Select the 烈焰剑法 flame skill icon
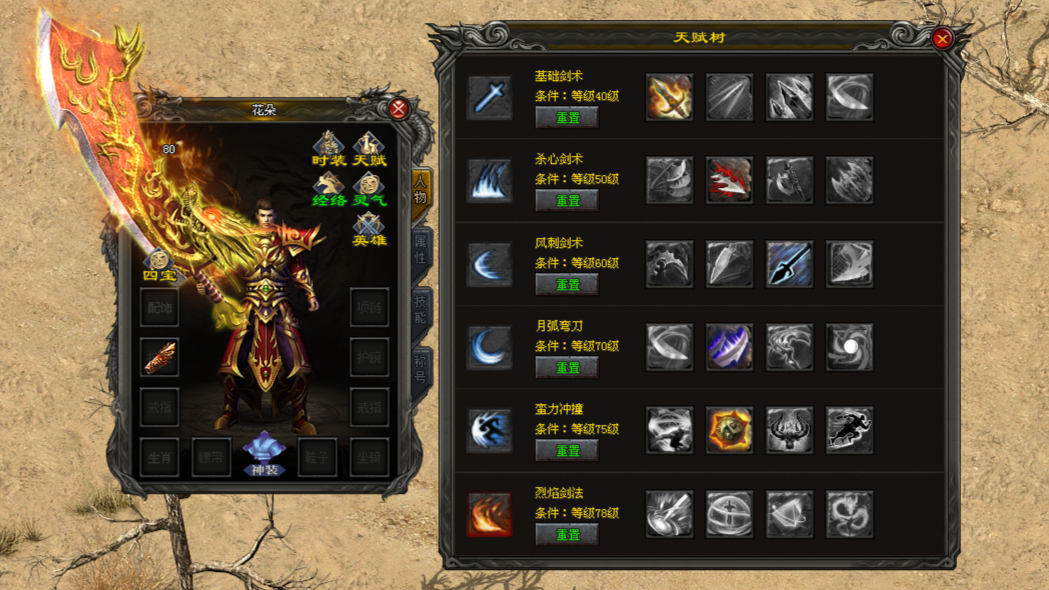The height and width of the screenshot is (590, 1049). (x=490, y=514)
